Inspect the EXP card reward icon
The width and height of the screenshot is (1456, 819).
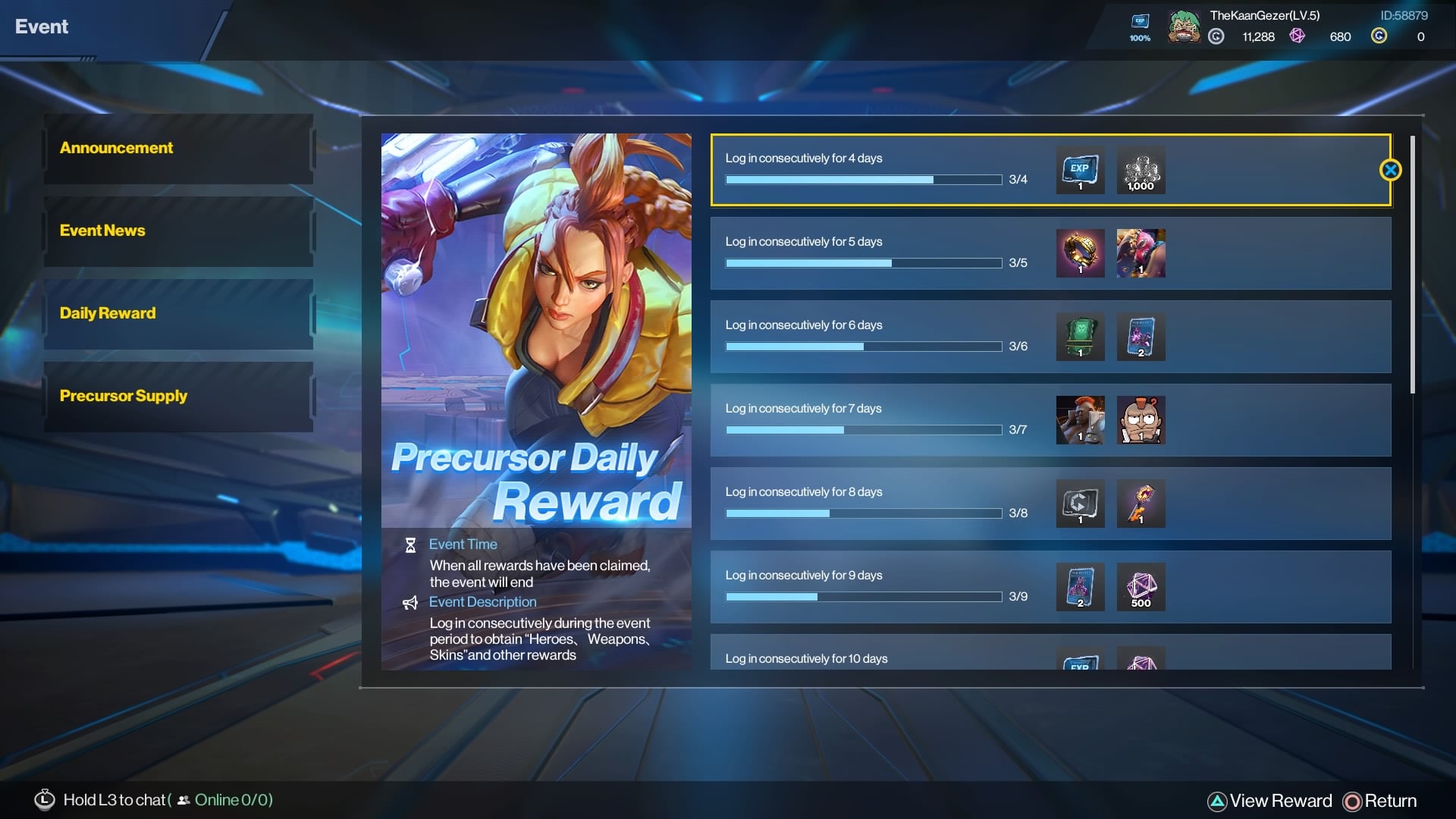click(x=1080, y=170)
